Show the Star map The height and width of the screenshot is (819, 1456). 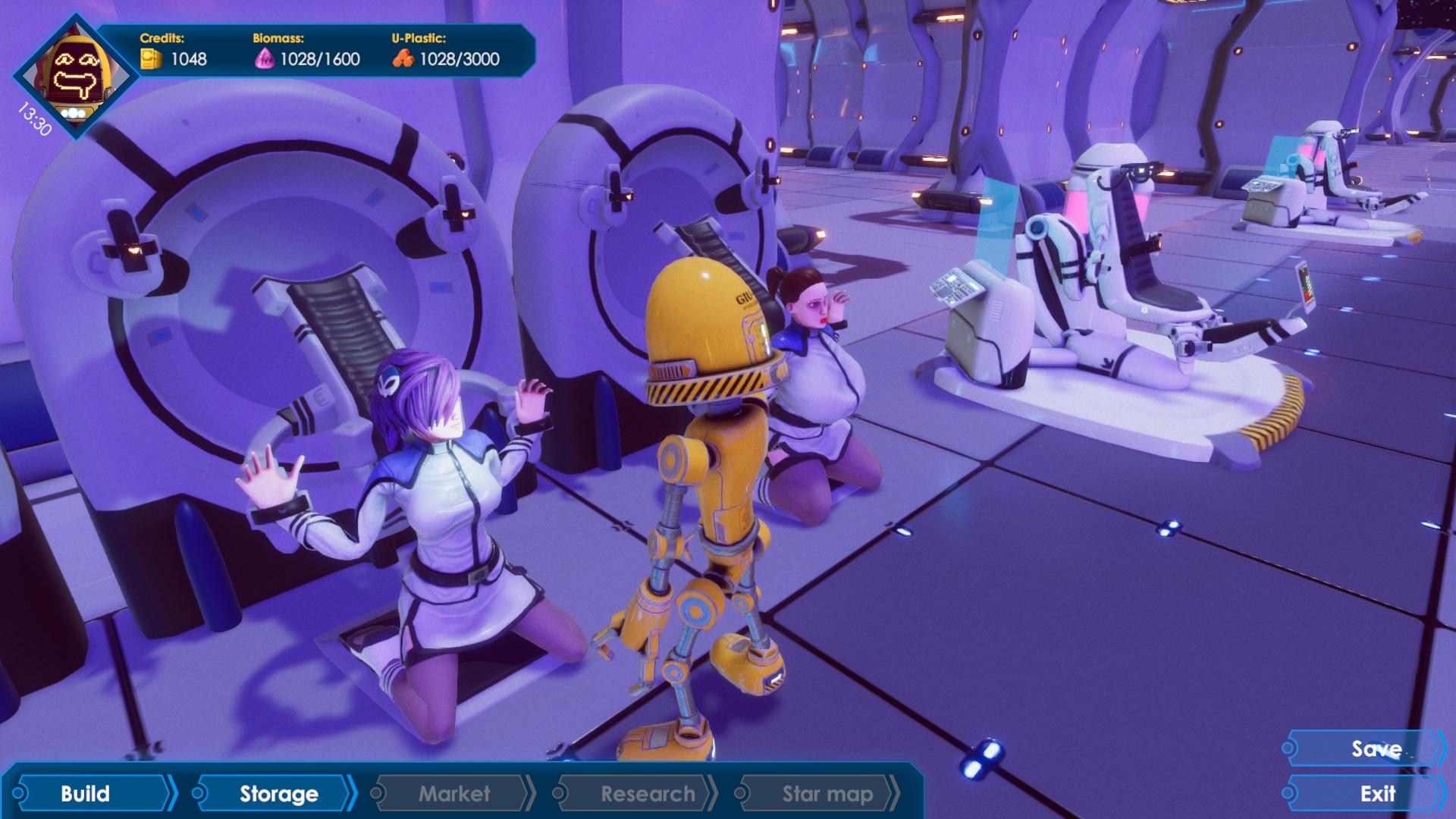pos(827,793)
